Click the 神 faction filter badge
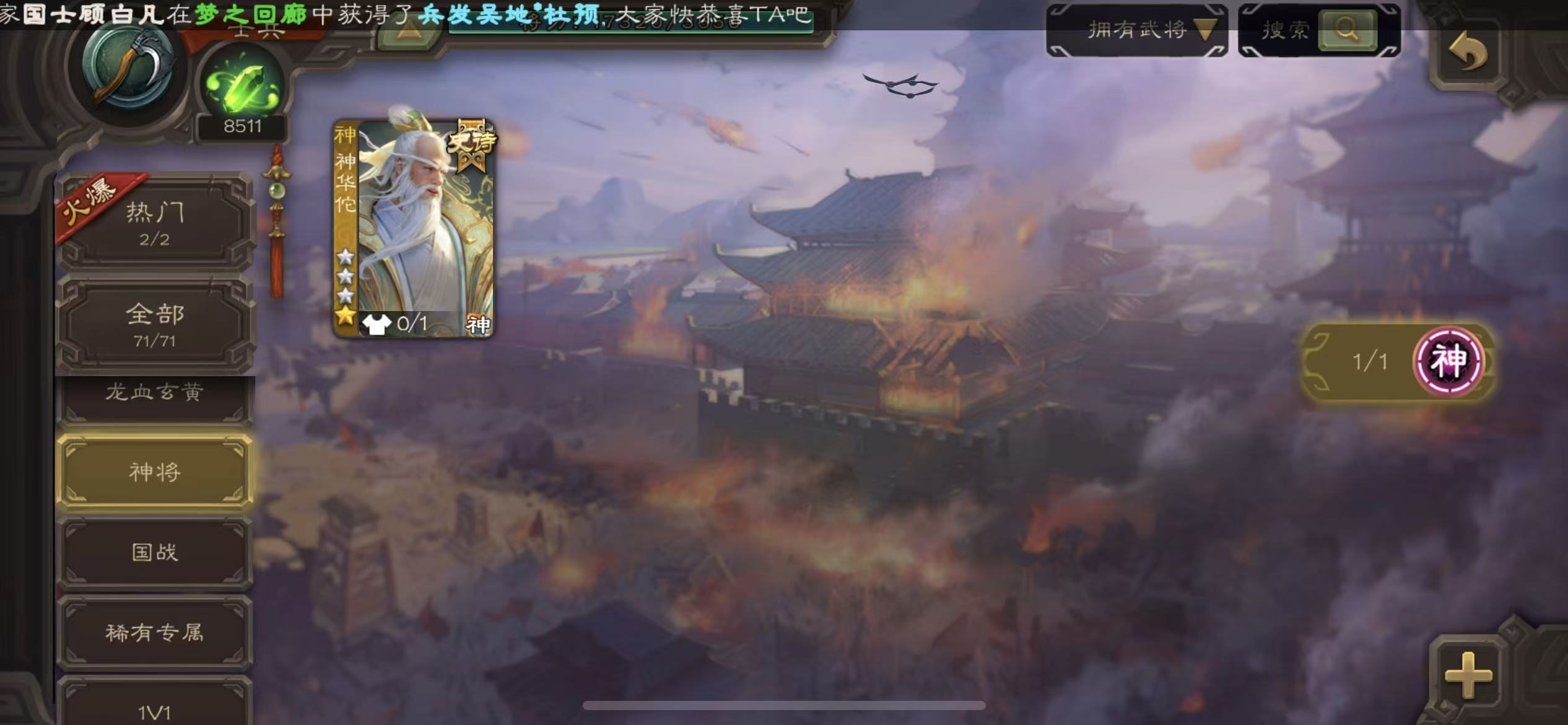The height and width of the screenshot is (725, 1568). pos(1448,361)
